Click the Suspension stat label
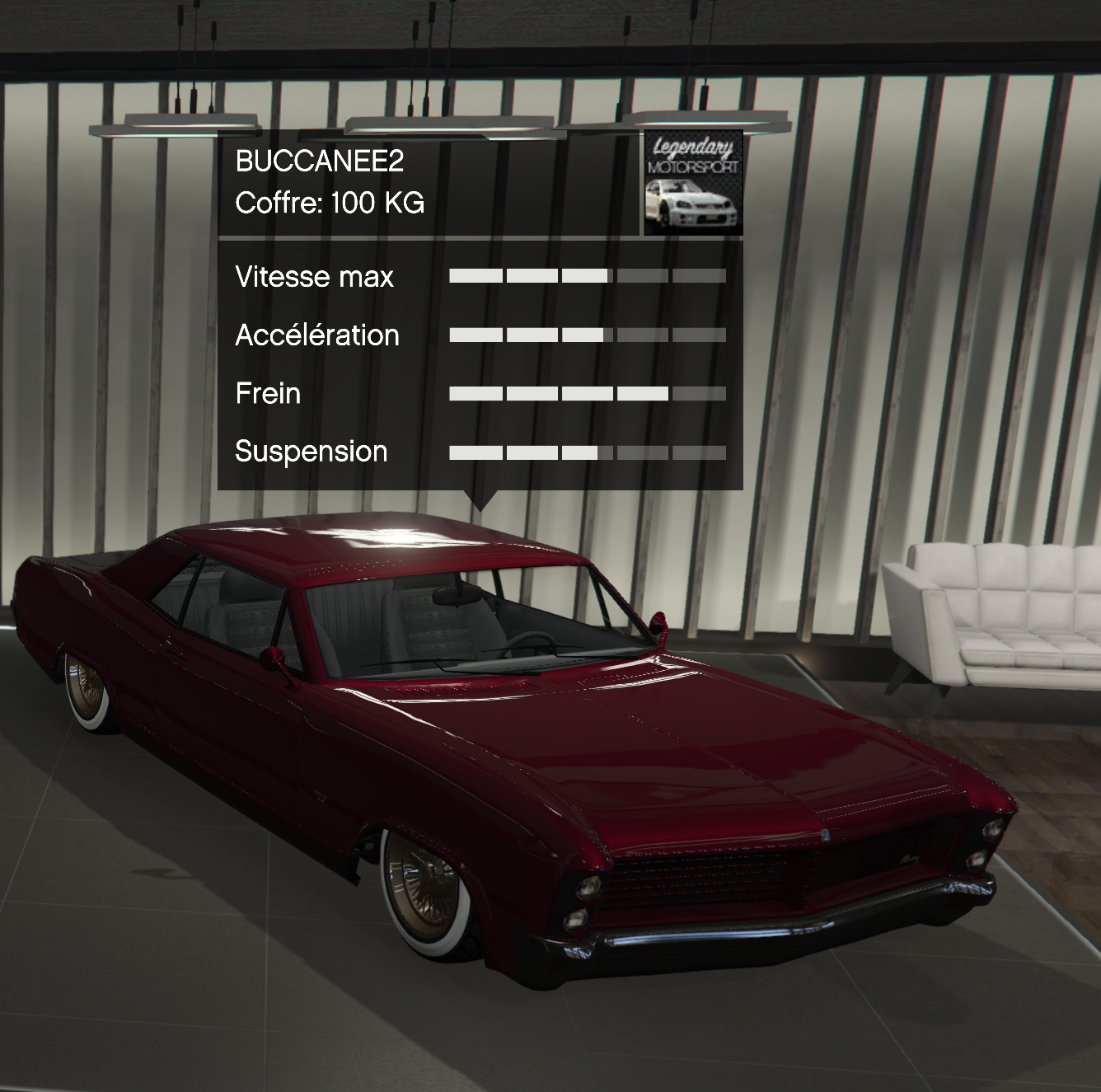This screenshot has width=1101, height=1092. [311, 452]
